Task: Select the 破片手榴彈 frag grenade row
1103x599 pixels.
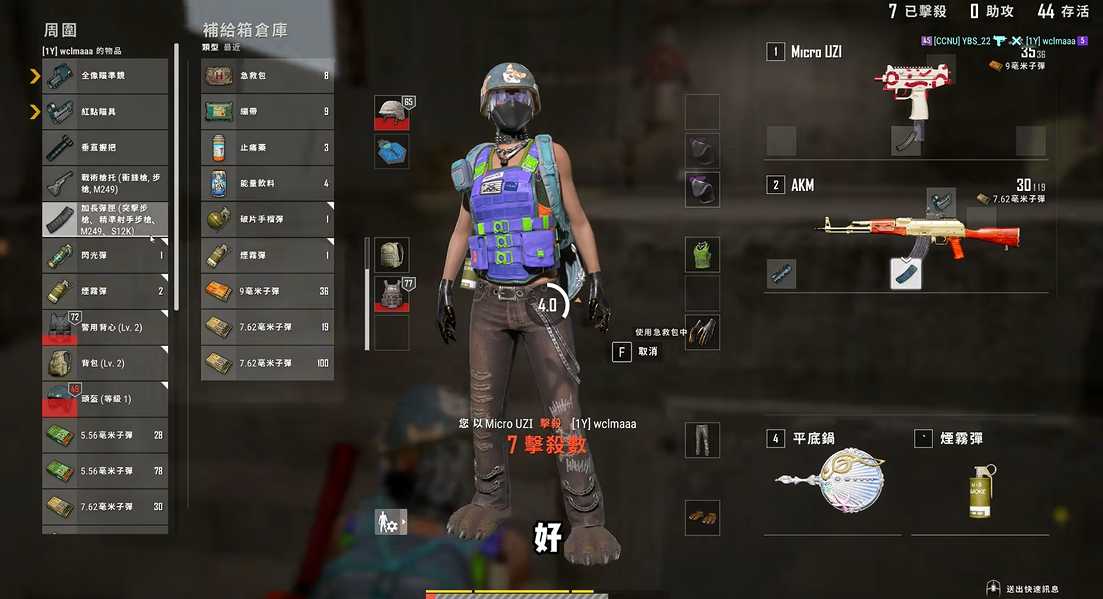Action: 267,220
